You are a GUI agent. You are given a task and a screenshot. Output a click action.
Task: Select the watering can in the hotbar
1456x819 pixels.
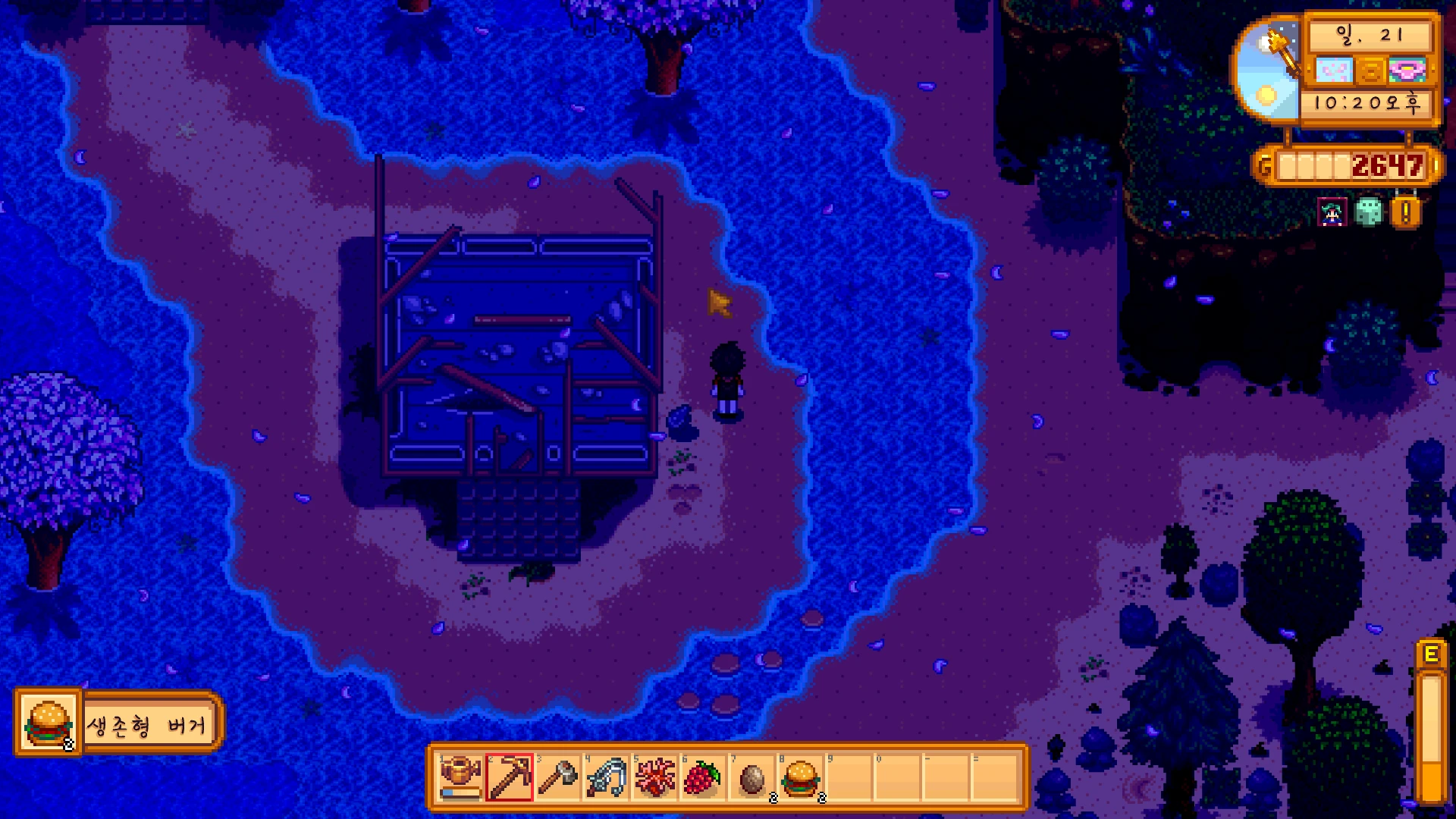pos(461,777)
